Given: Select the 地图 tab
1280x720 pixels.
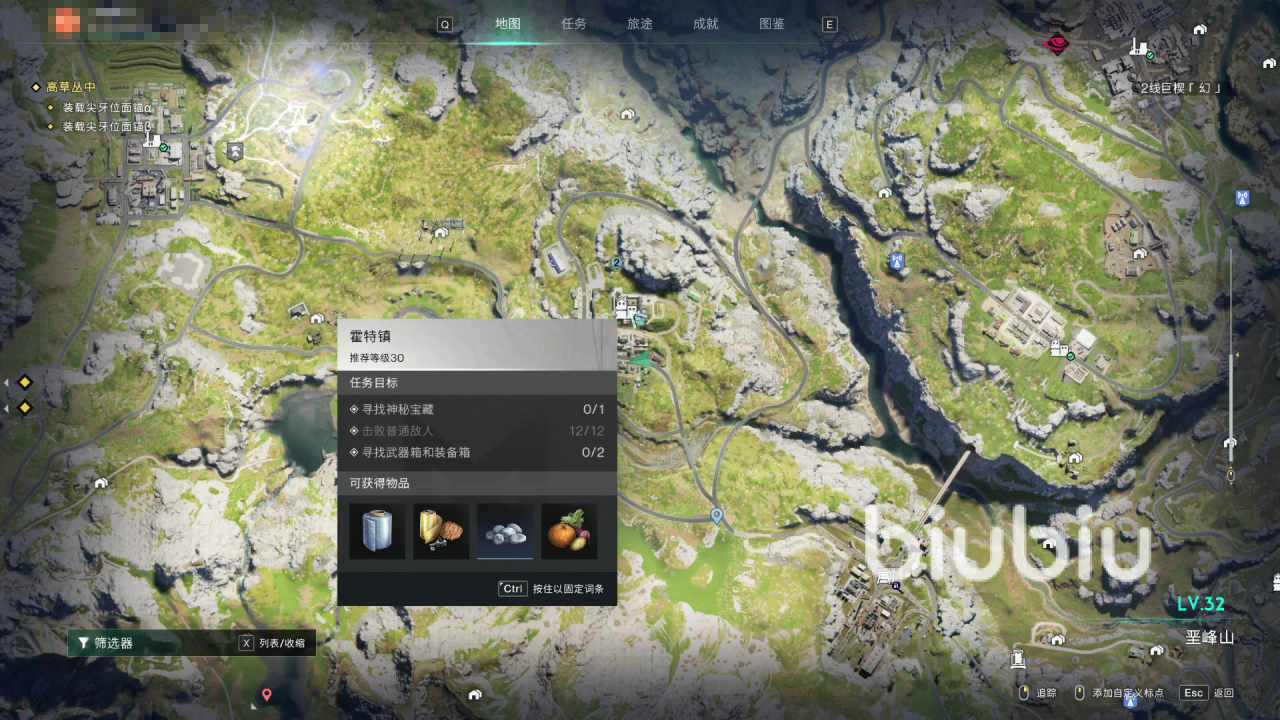Looking at the screenshot, I should (x=508, y=24).
